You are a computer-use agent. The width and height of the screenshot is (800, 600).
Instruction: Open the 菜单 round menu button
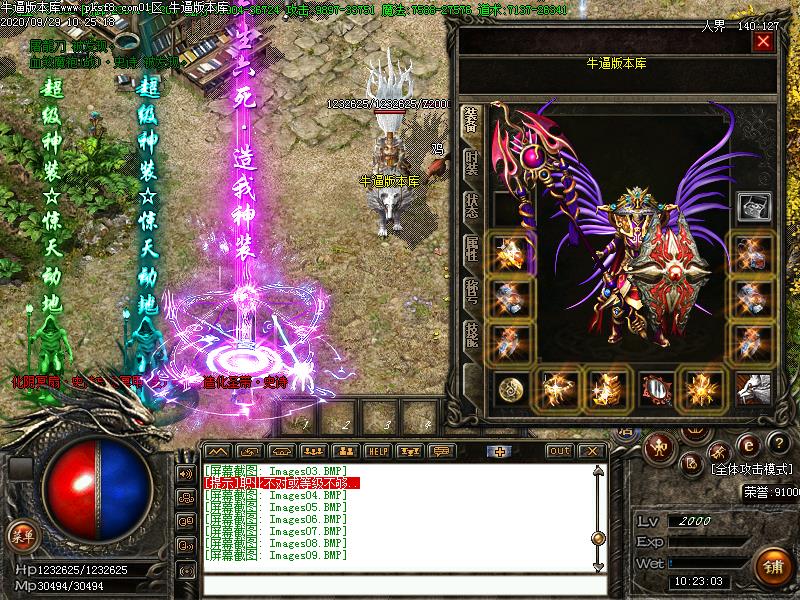22,536
